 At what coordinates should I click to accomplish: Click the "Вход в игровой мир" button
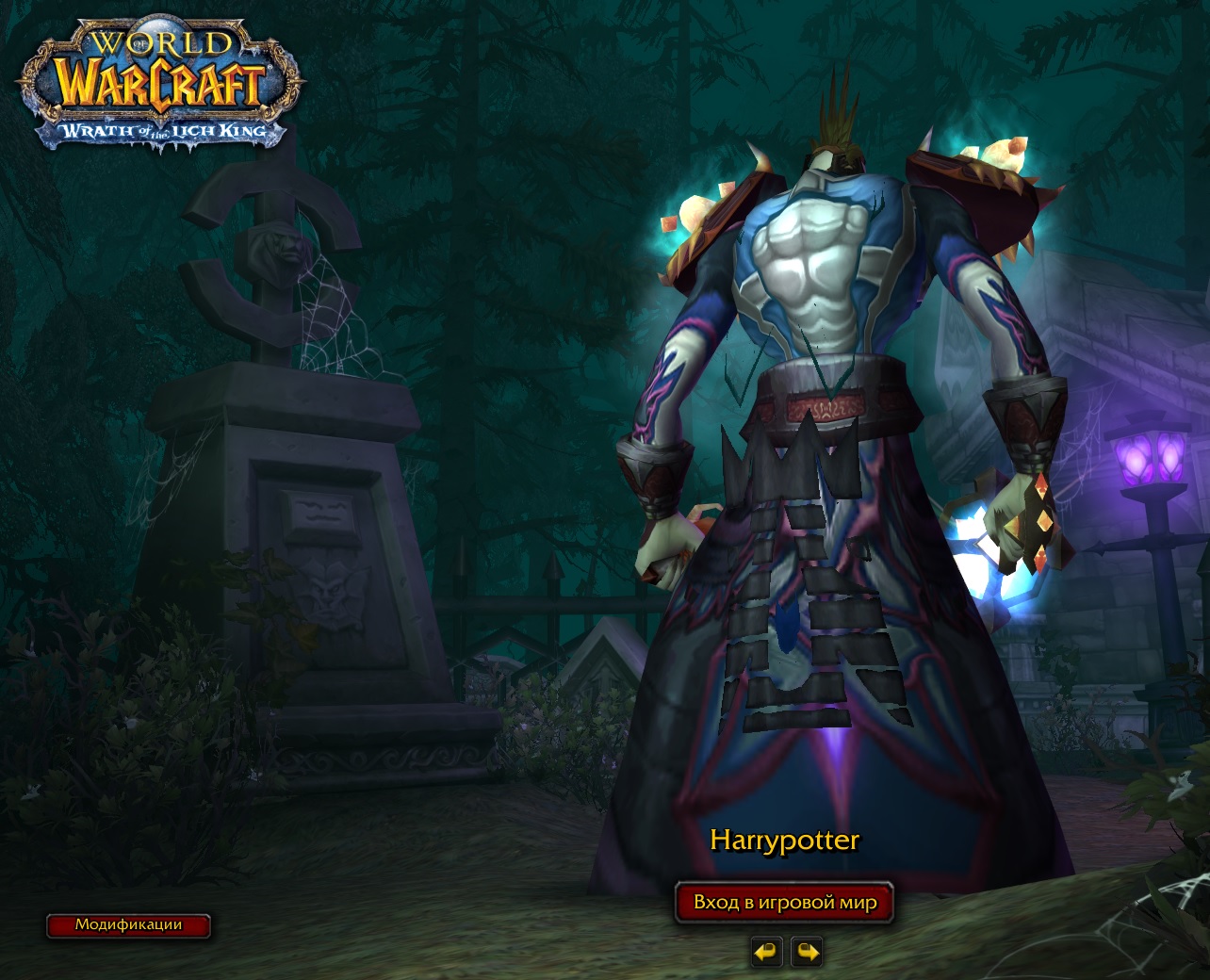coord(784,903)
